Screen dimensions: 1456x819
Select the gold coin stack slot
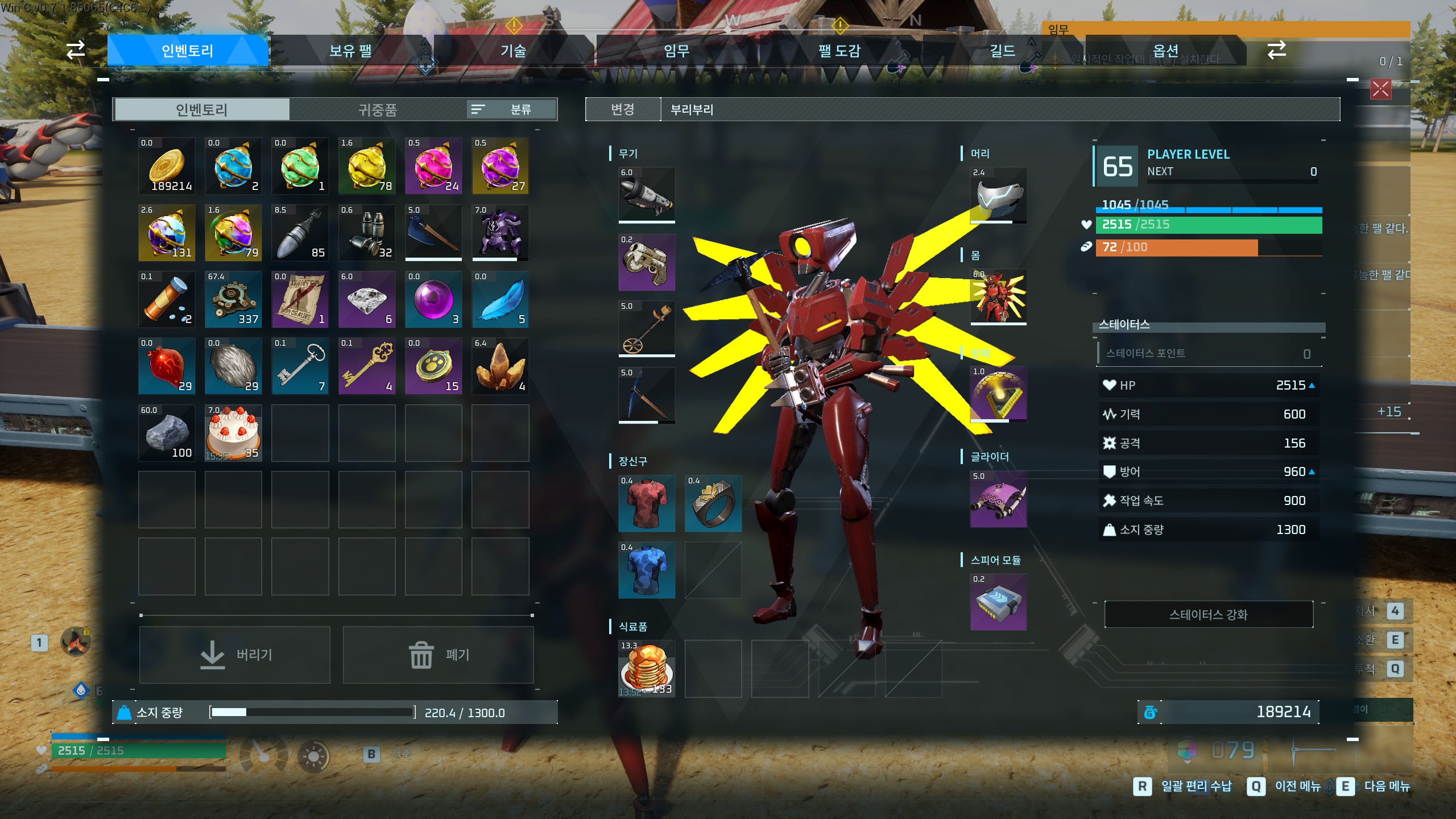(167, 166)
